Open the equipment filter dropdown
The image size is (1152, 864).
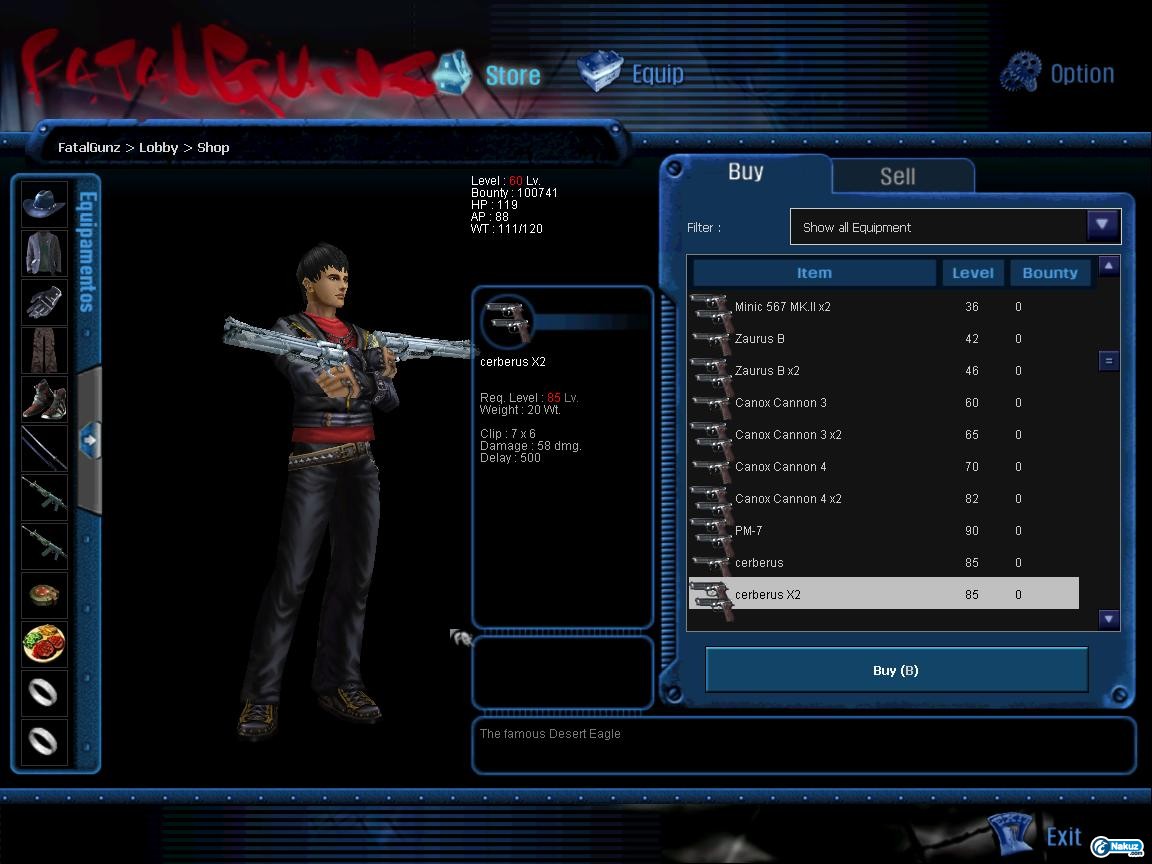(x=1102, y=226)
